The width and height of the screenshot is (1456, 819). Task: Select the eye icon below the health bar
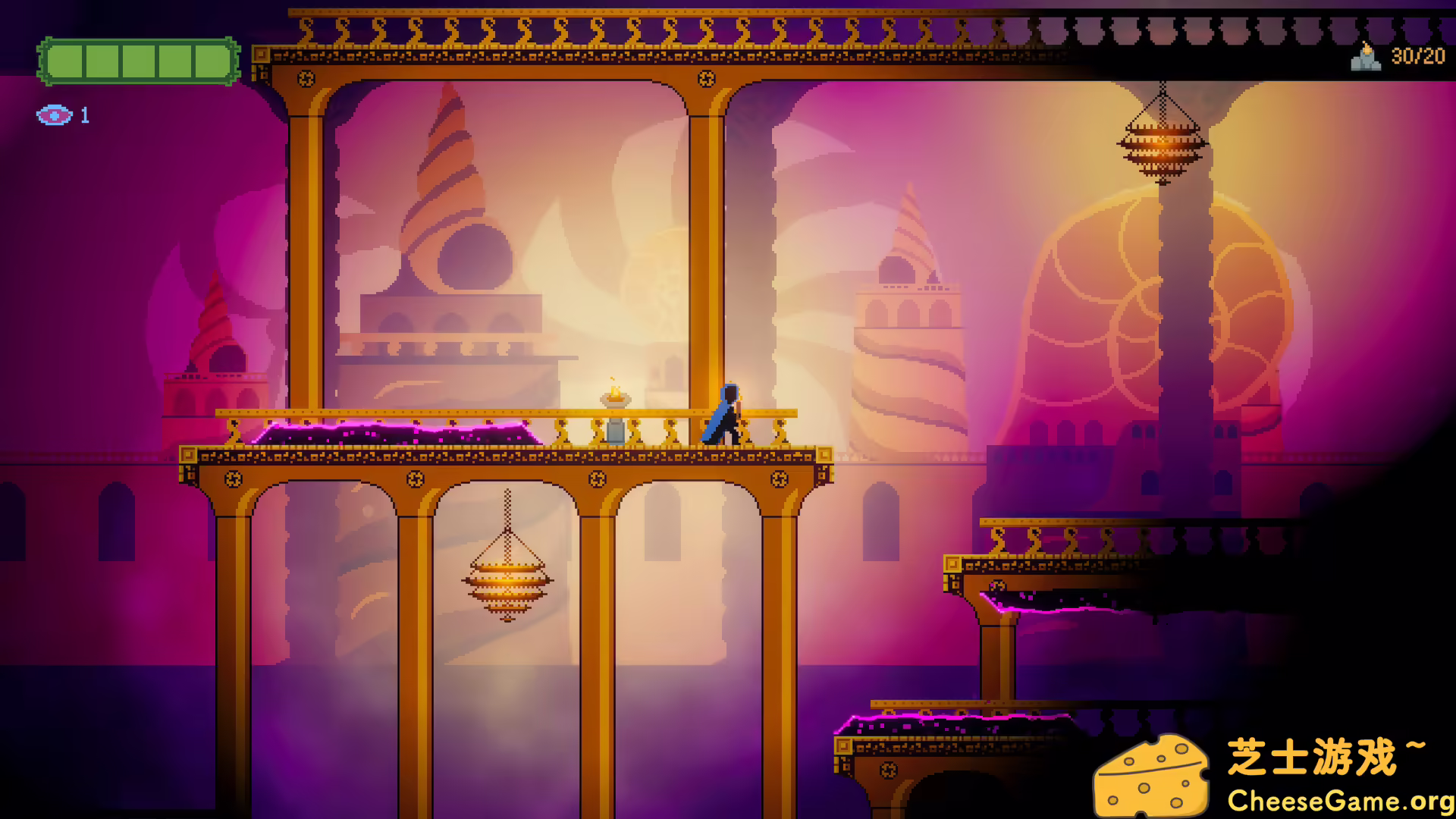[53, 115]
